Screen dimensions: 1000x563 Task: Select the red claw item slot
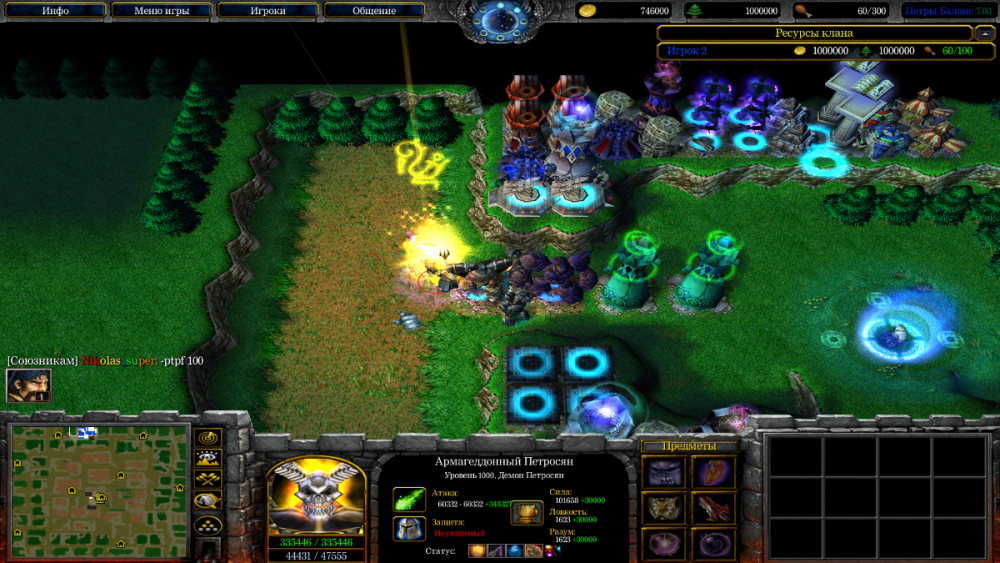713,508
